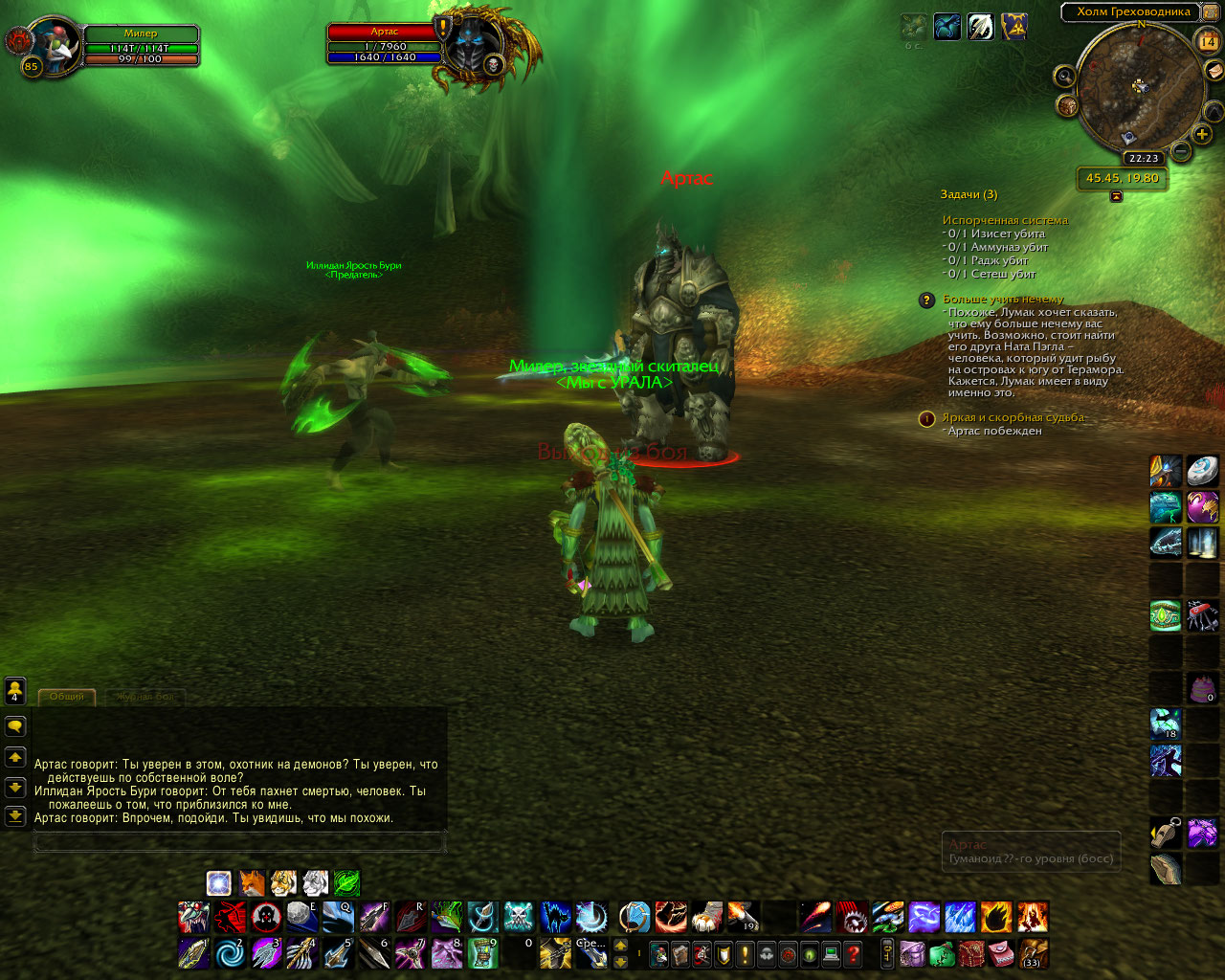Select the fox pet ability icon
Screen dimensions: 1225x980
point(252,882)
